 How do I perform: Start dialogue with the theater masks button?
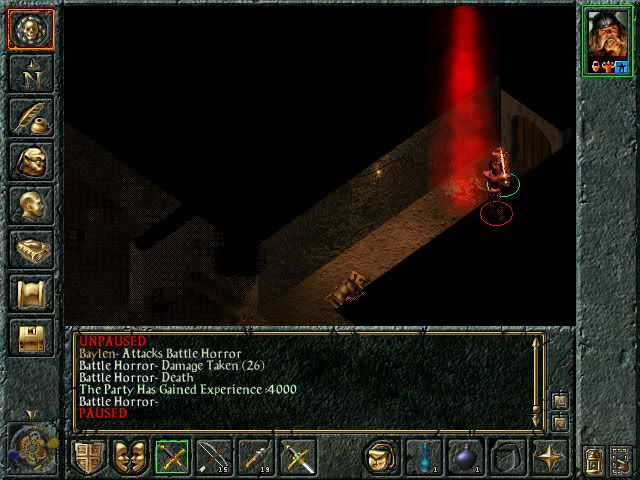point(129,457)
